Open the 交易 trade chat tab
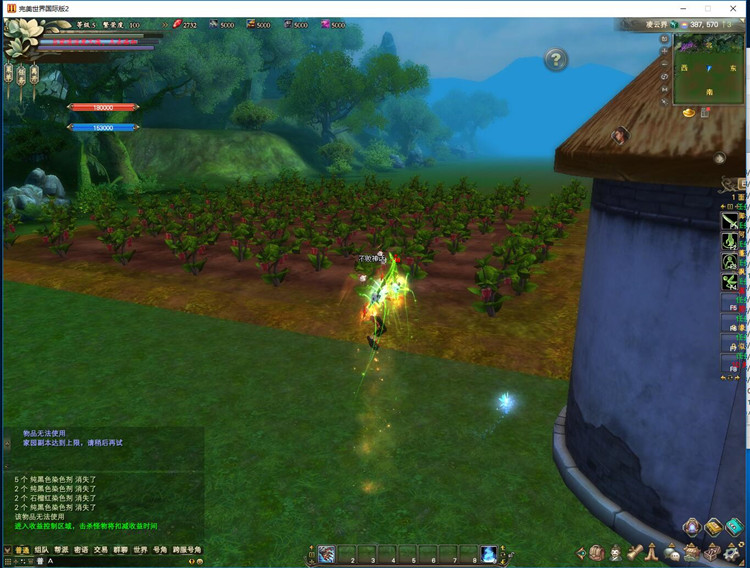 click(x=101, y=549)
